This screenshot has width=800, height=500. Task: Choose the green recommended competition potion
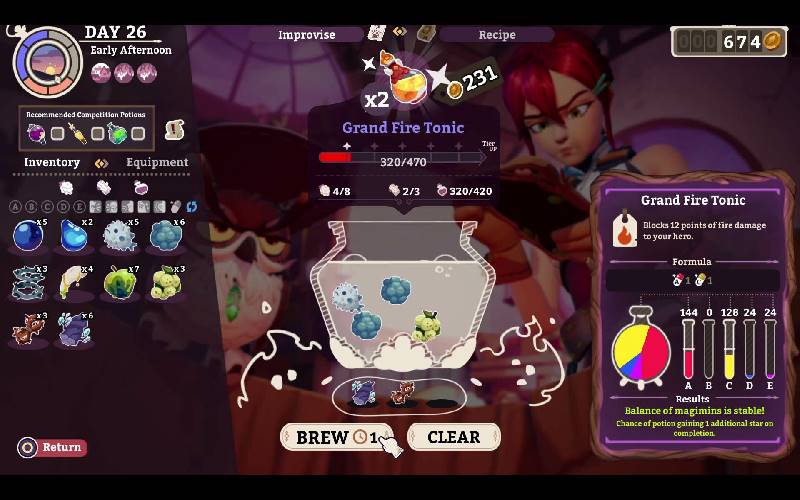pos(117,133)
